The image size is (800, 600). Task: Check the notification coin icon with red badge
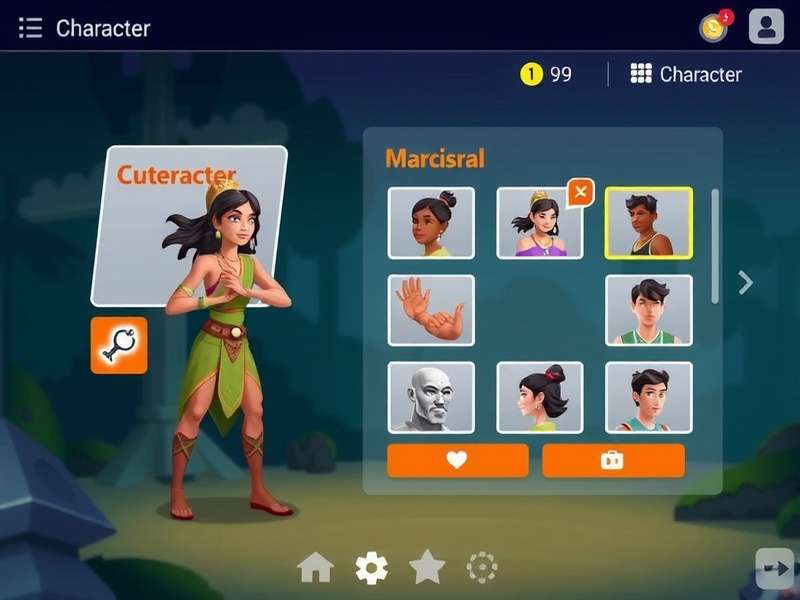tap(714, 27)
